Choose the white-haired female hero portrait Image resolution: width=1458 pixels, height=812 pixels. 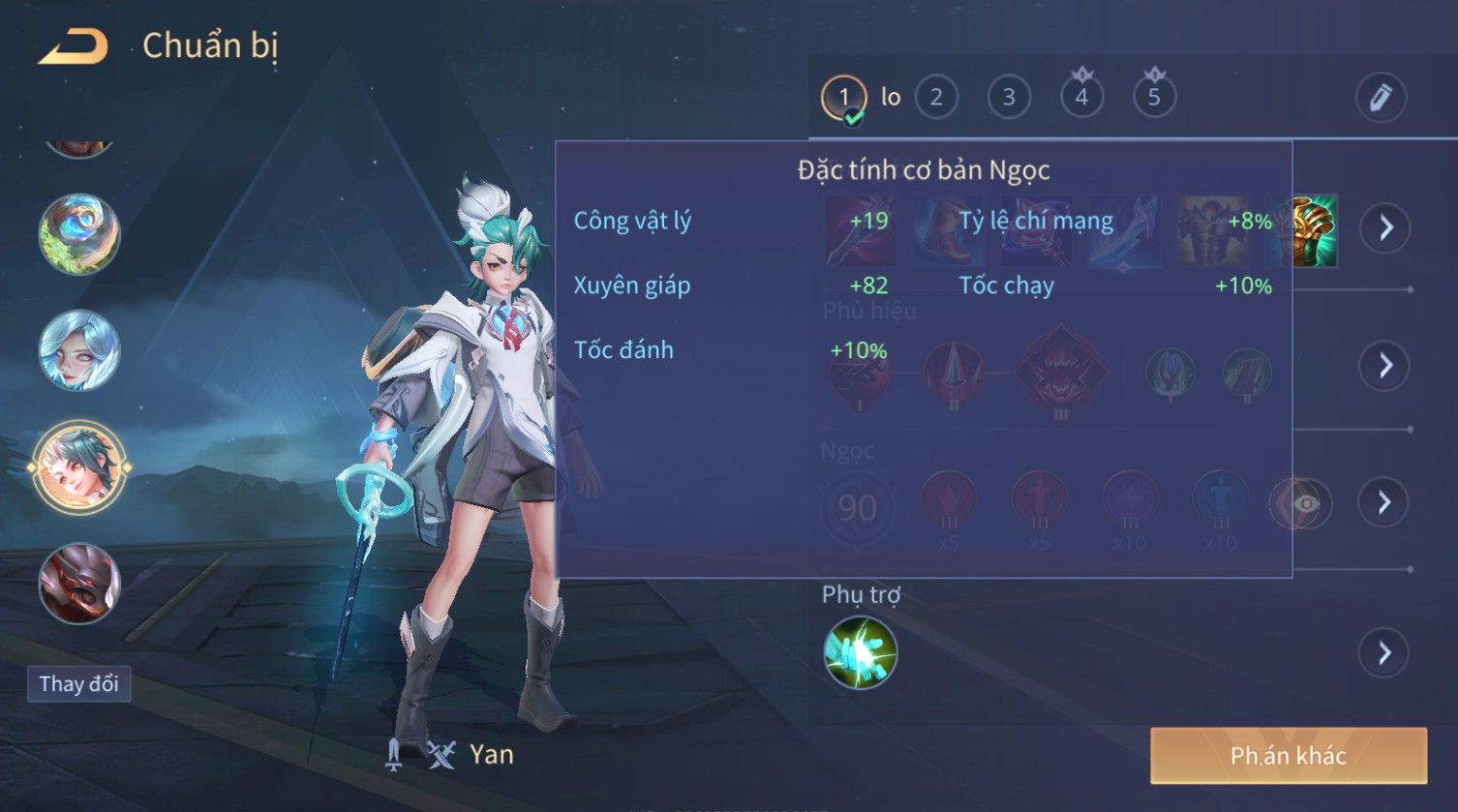pyautogui.click(x=79, y=350)
